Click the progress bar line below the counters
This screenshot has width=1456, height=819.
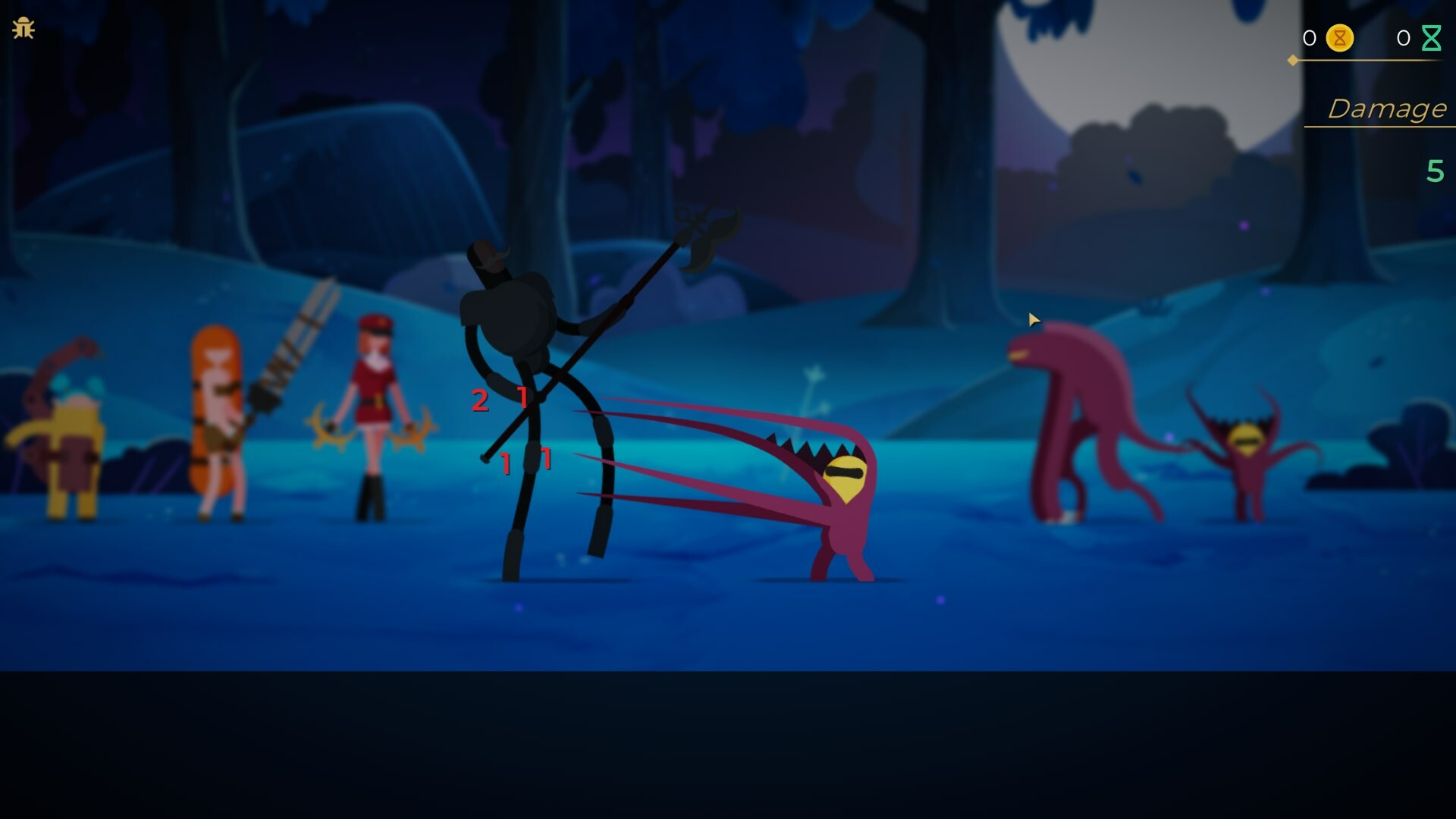coord(1373,61)
